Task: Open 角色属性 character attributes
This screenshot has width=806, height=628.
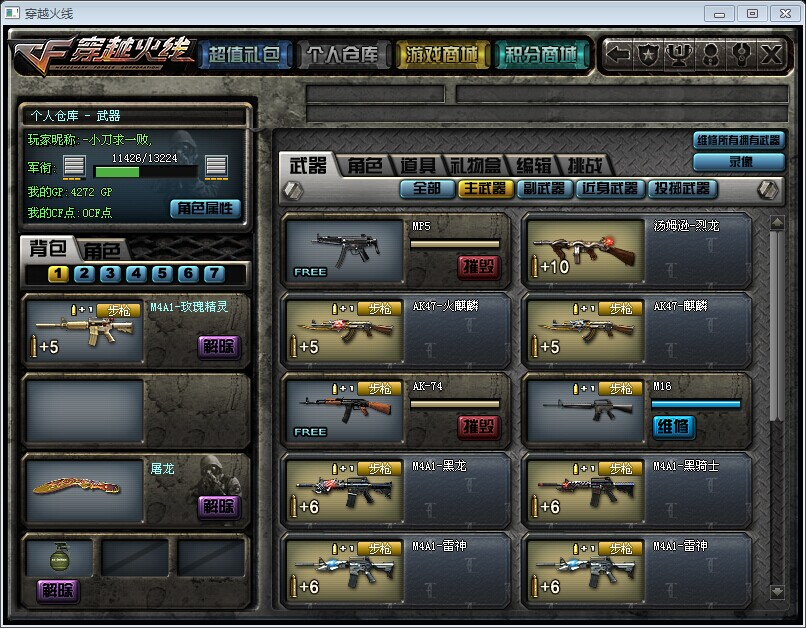Action: point(206,208)
